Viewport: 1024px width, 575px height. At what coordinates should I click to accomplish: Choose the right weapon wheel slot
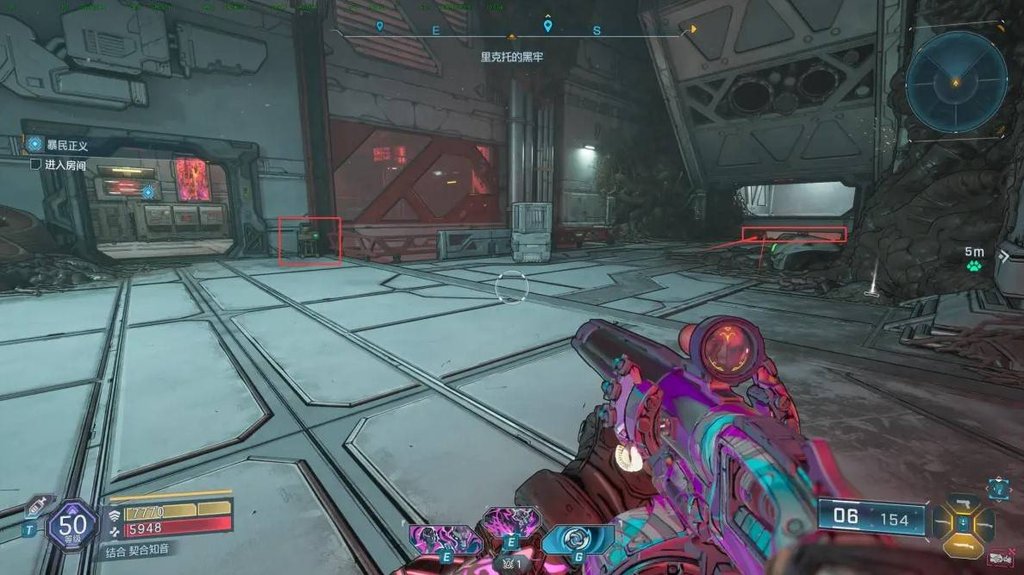(x=986, y=523)
